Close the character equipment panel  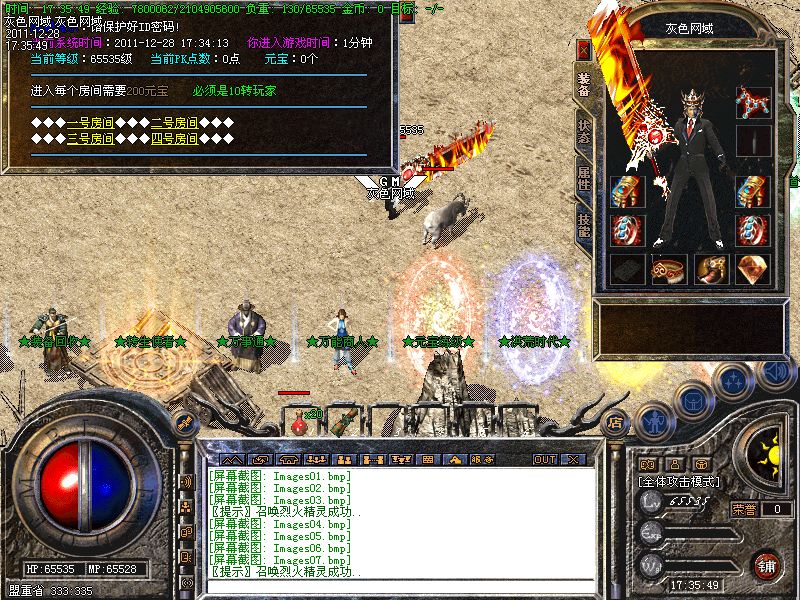[584, 49]
